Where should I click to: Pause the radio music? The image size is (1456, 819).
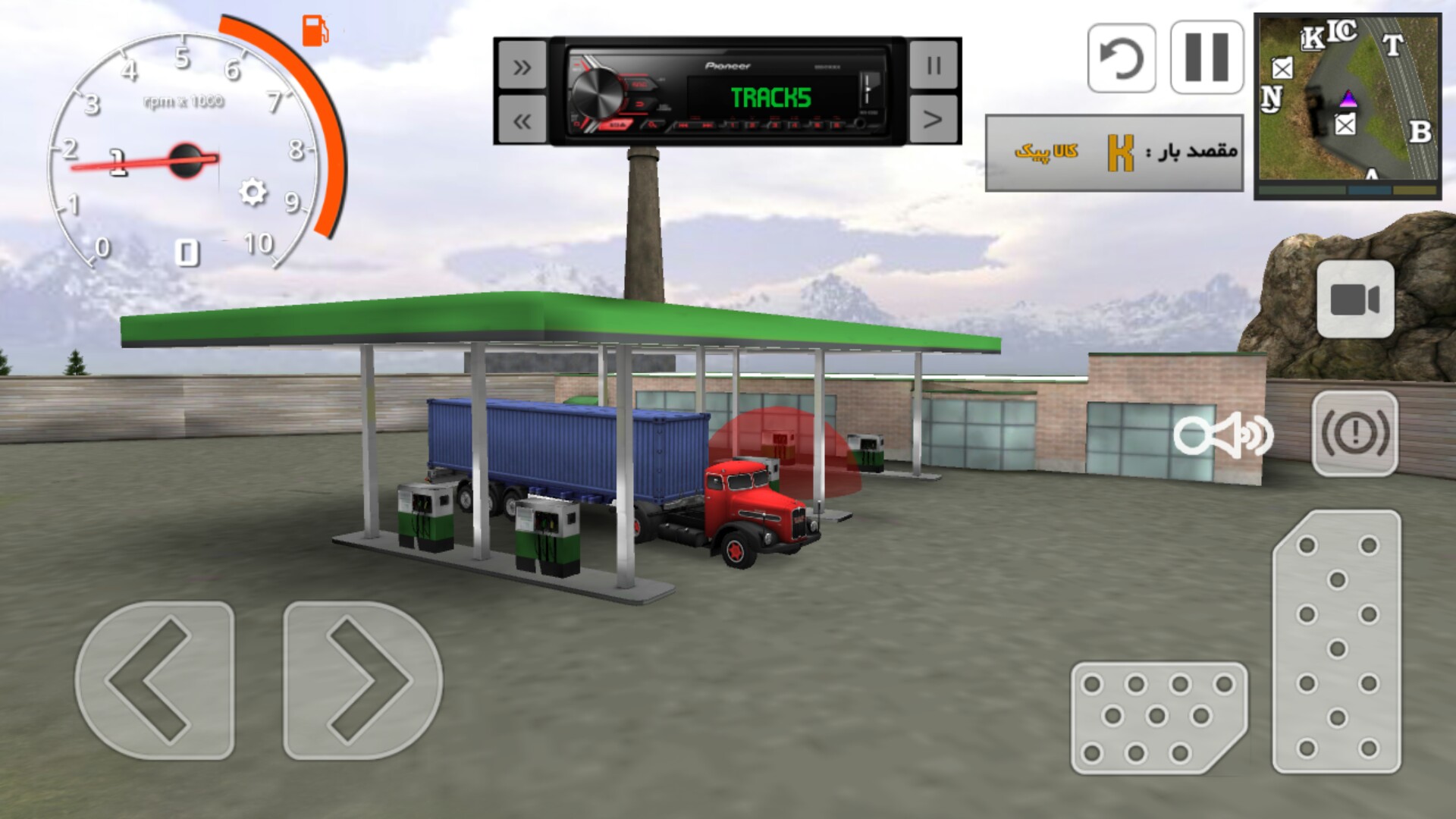click(x=934, y=66)
